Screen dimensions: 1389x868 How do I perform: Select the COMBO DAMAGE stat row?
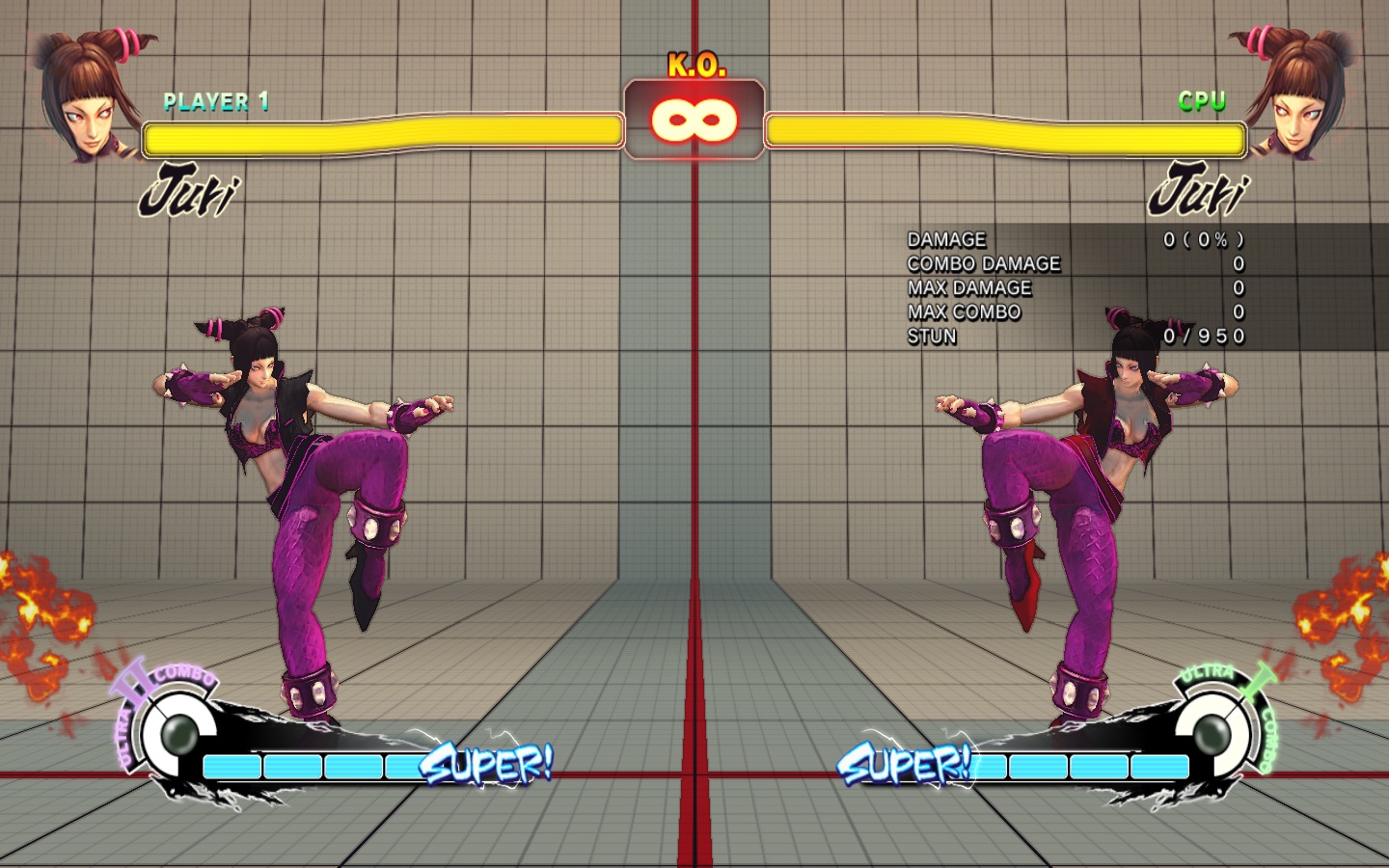(982, 263)
